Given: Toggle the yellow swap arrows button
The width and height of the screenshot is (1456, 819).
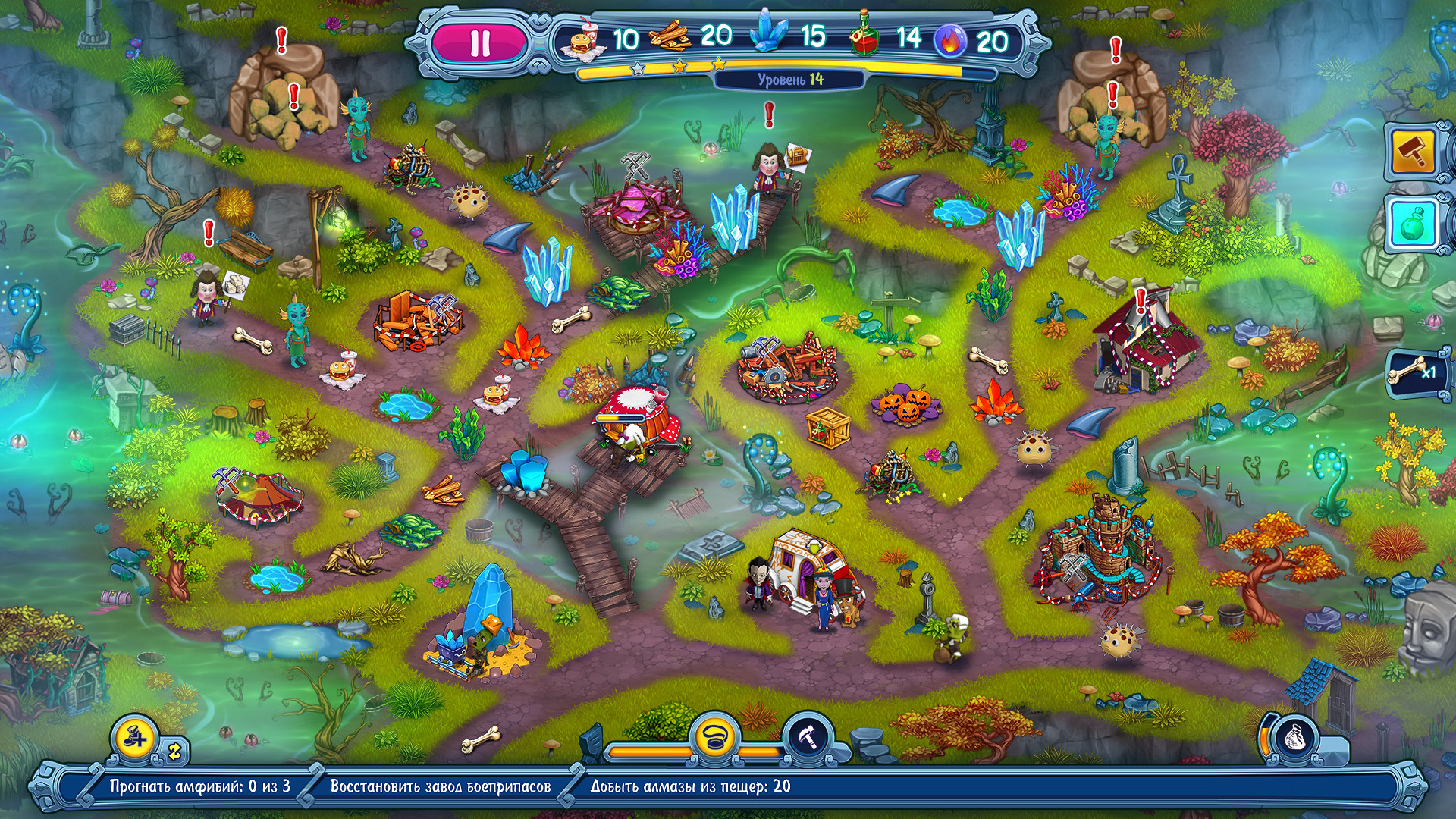Looking at the screenshot, I should pyautogui.click(x=175, y=752).
